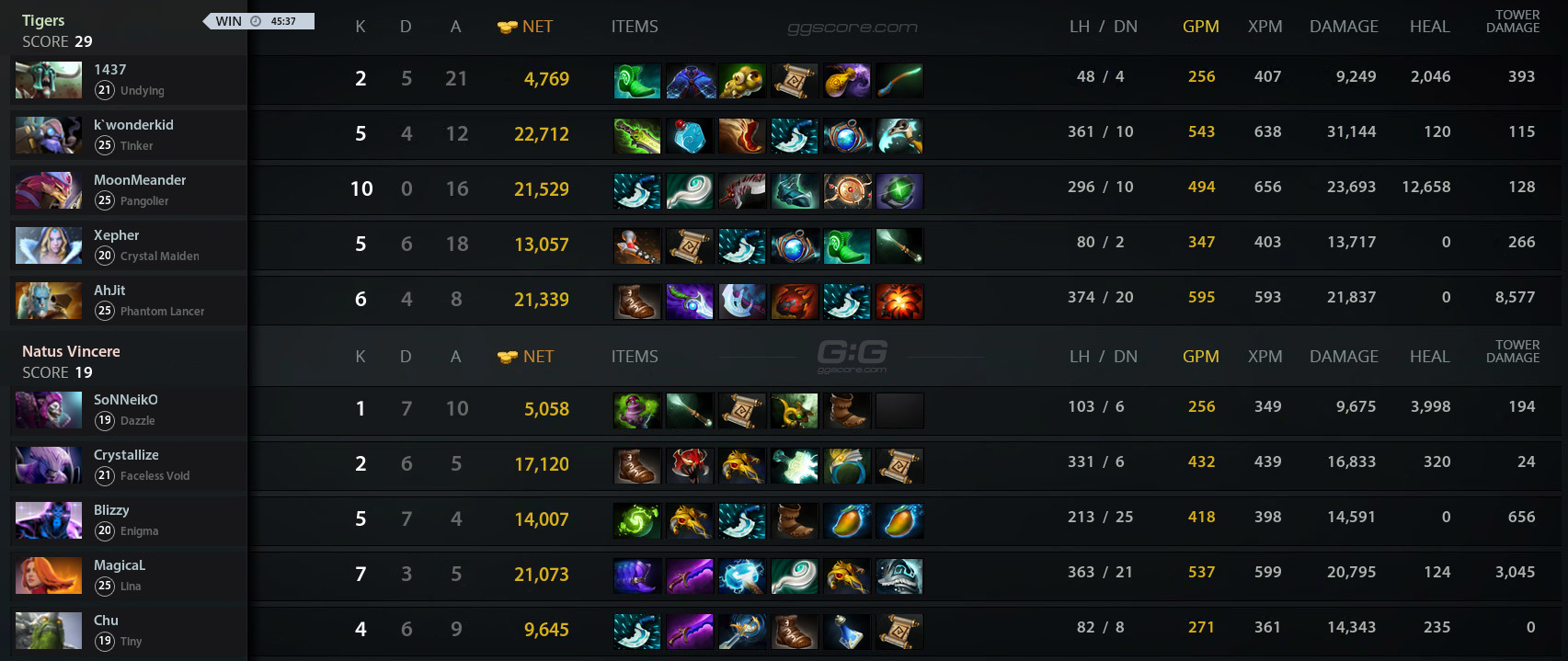Open the Natus Vincere team name

[71, 351]
